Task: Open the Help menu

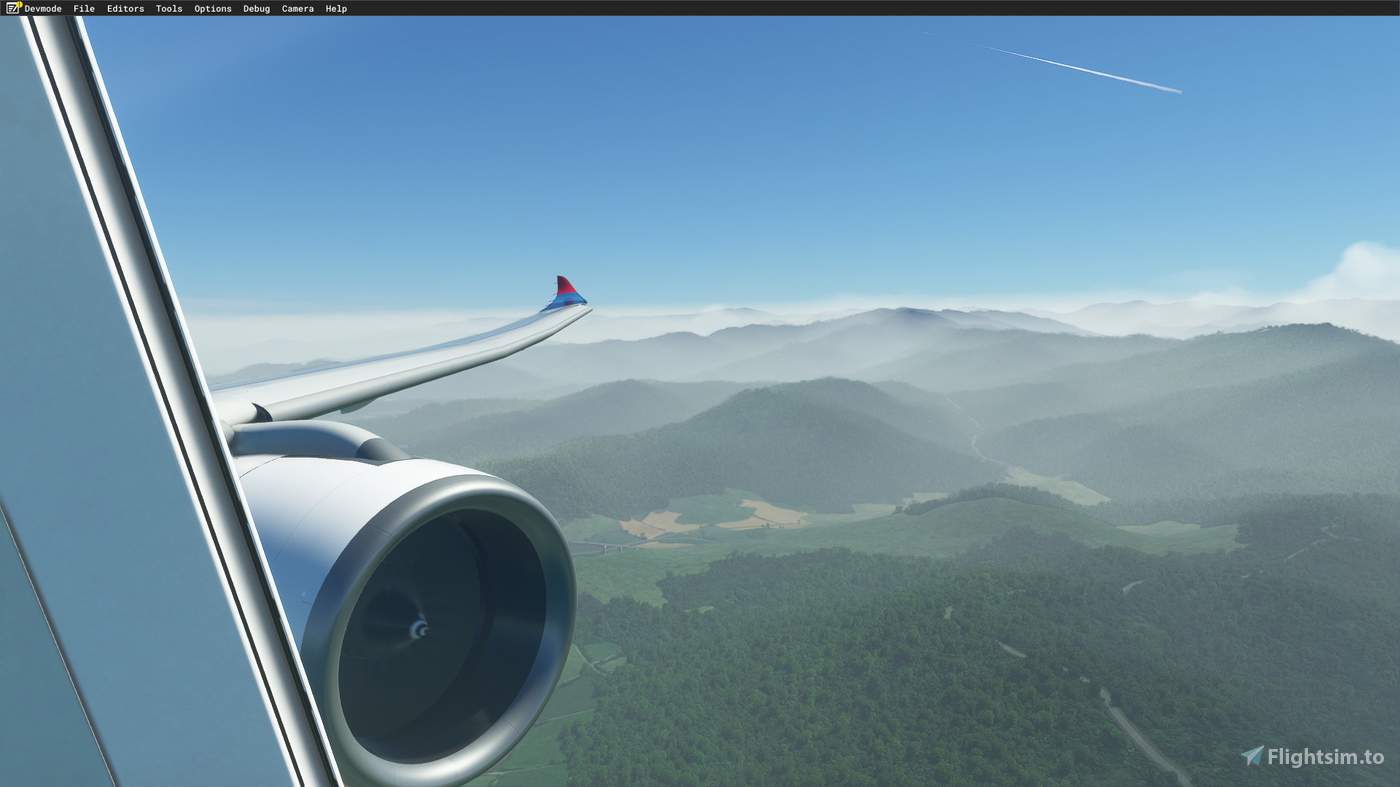Action: (336, 8)
